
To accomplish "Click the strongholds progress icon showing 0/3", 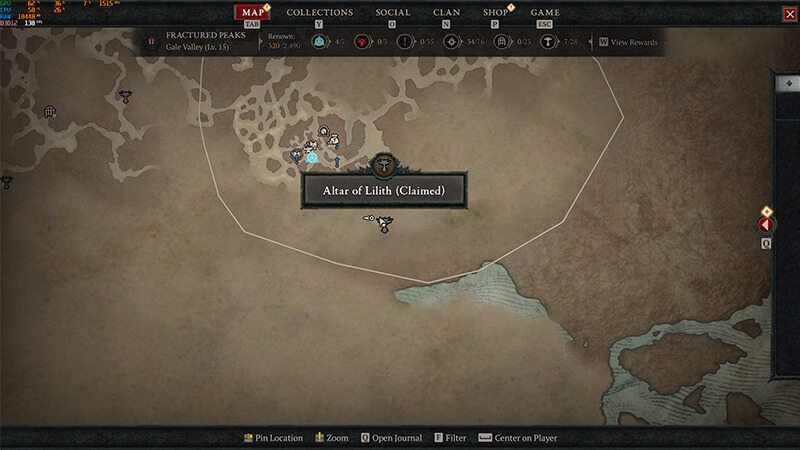I will pos(363,42).
